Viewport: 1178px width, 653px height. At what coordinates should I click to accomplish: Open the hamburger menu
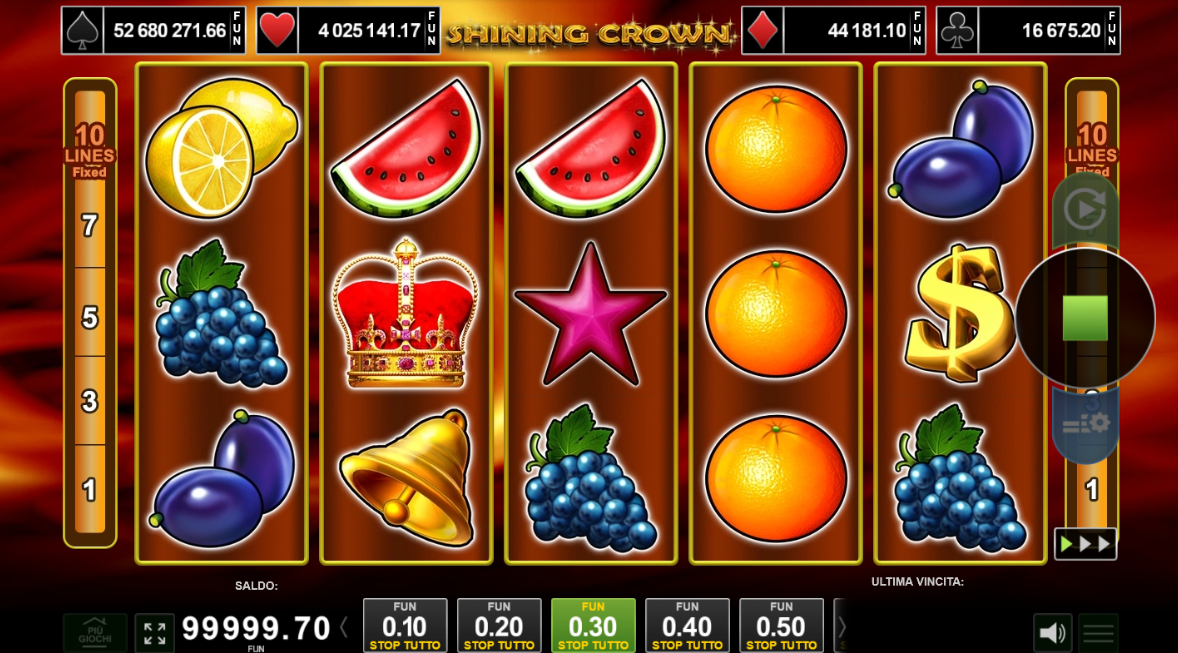[x=1098, y=632]
